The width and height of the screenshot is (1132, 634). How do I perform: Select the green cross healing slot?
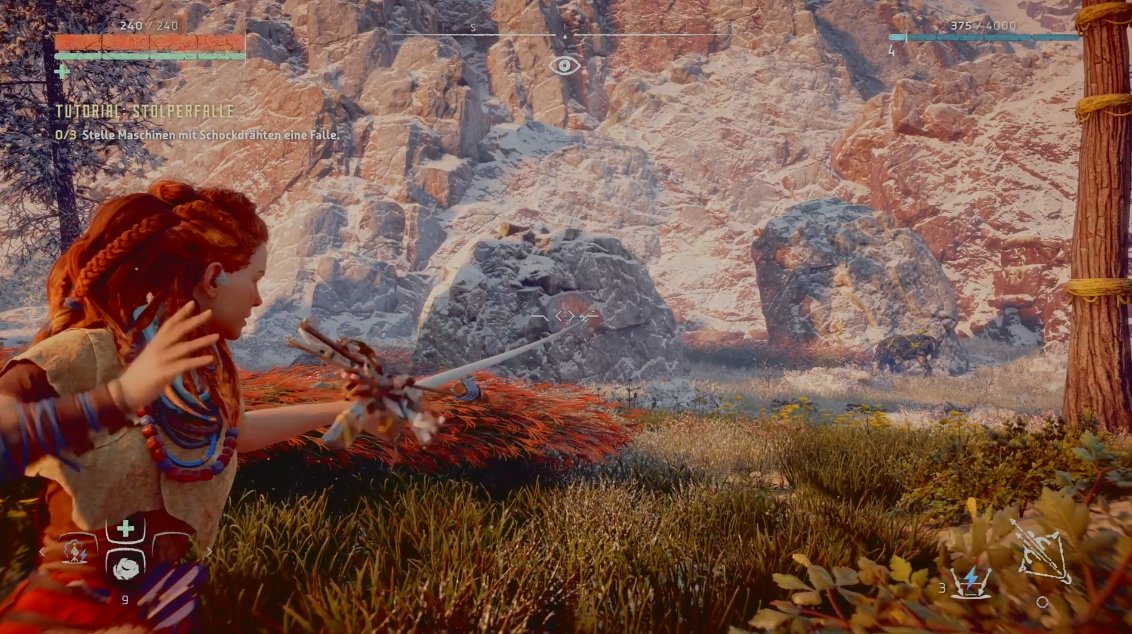[x=125, y=529]
